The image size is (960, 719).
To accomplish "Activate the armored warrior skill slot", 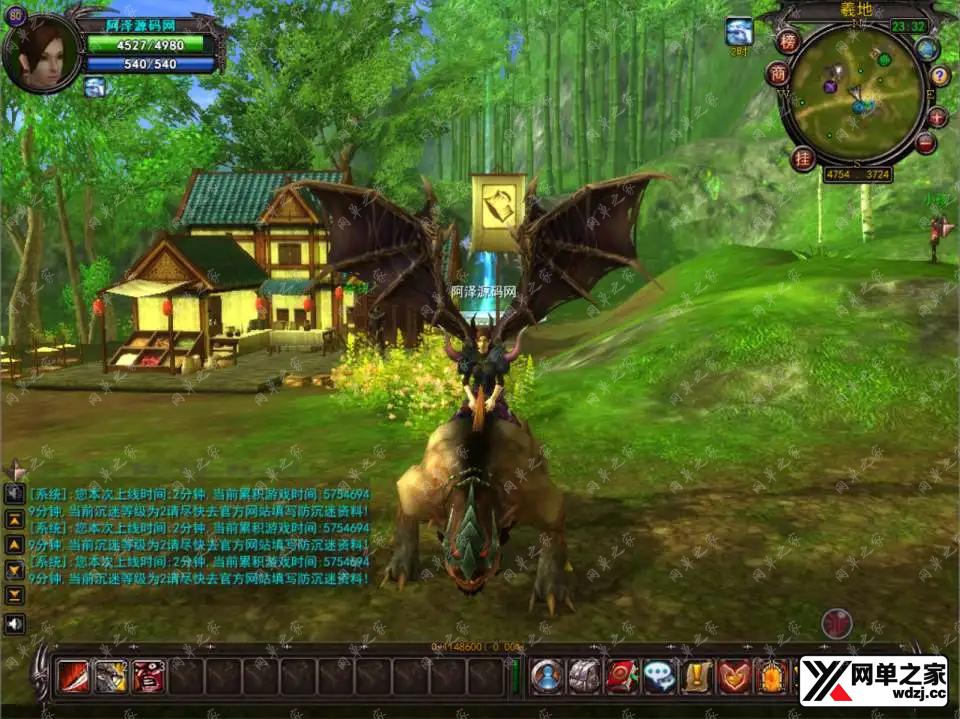I will pyautogui.click(x=110, y=678).
